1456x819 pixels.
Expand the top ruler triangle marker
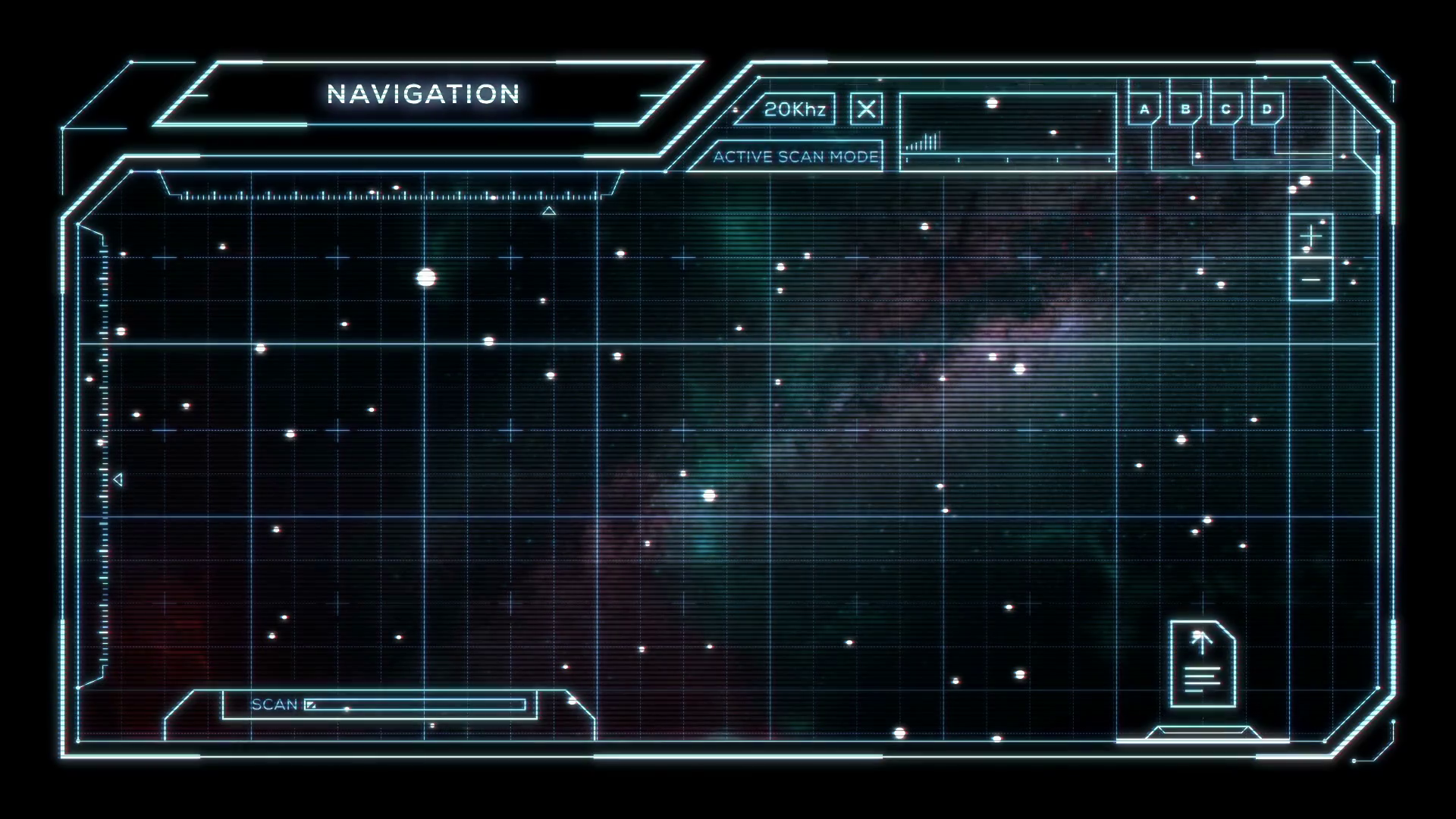point(549,212)
